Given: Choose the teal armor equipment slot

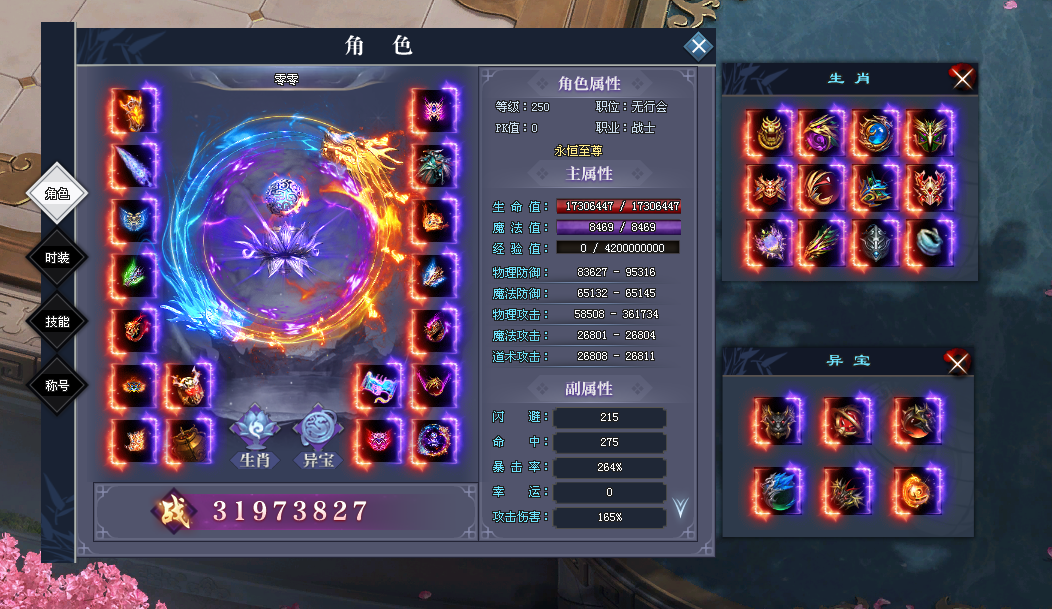Looking at the screenshot, I should click(x=434, y=166).
